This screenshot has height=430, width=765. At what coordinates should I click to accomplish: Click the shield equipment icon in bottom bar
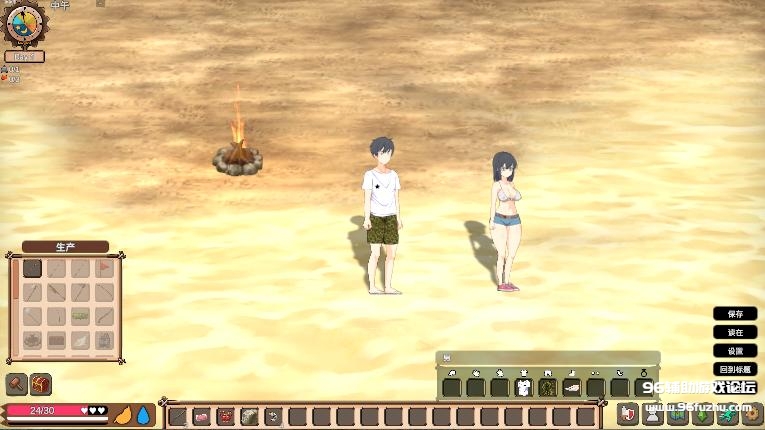627,414
